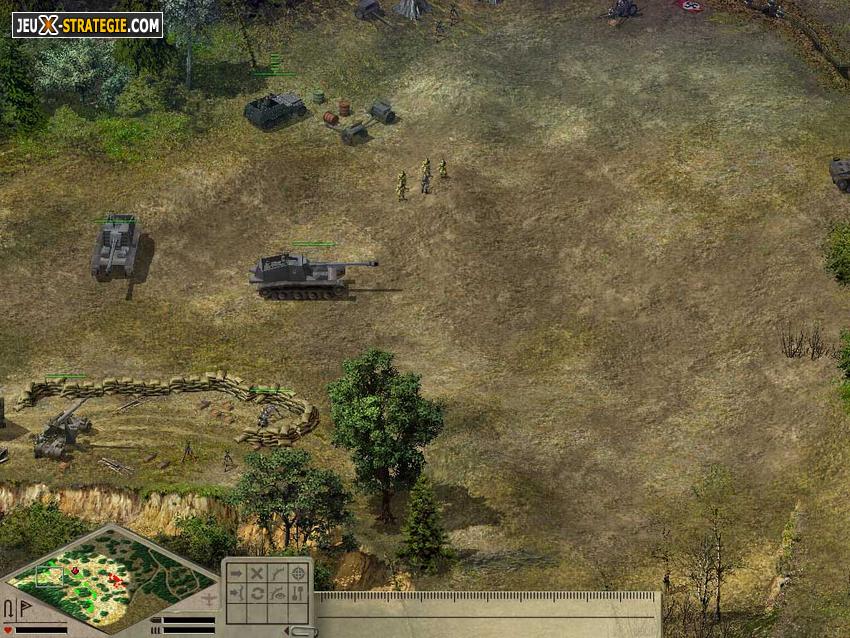Activate the crosshair attack command
The image size is (850, 638).
pyautogui.click(x=298, y=574)
